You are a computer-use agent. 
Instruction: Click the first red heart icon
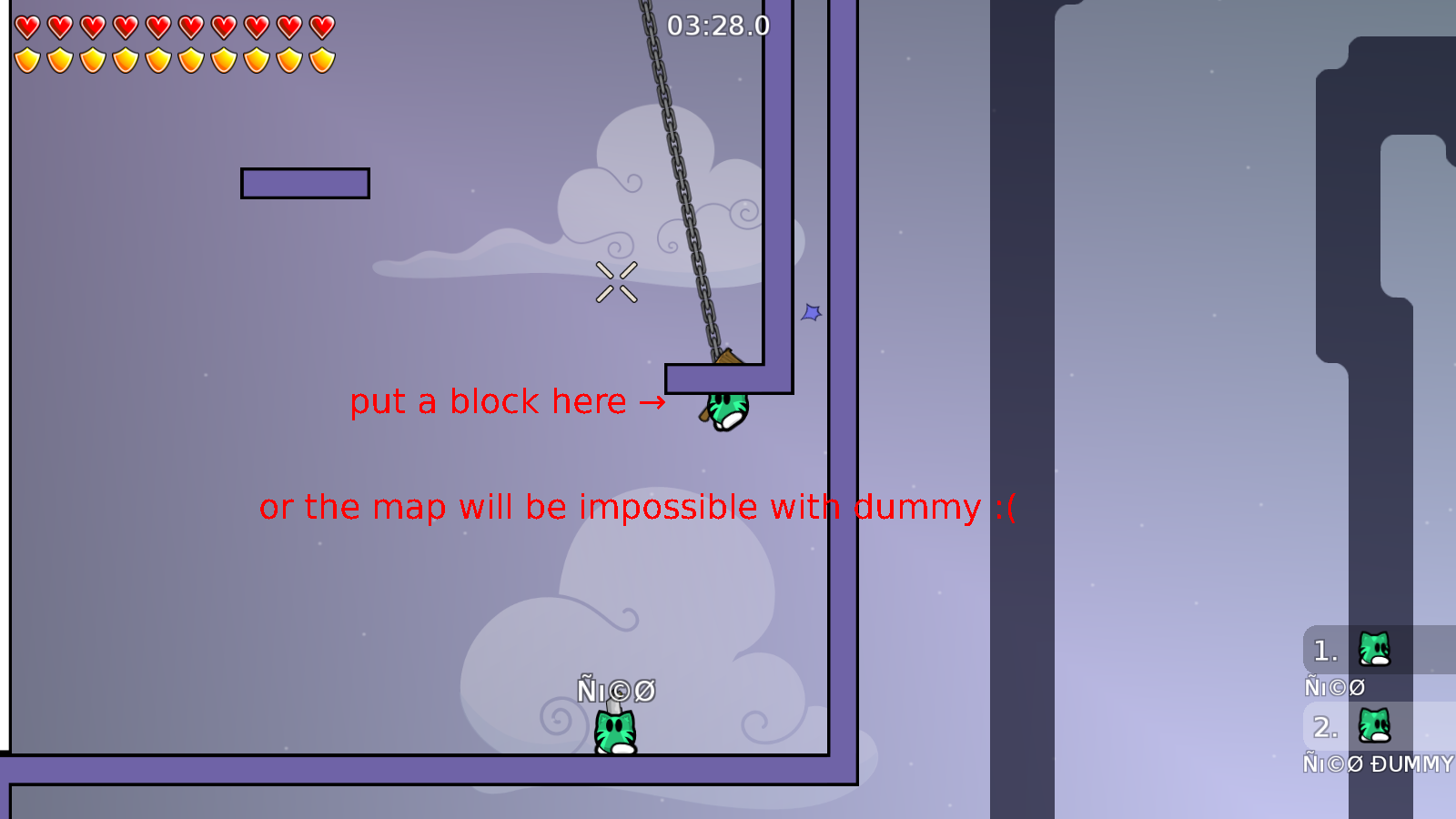[x=25, y=25]
